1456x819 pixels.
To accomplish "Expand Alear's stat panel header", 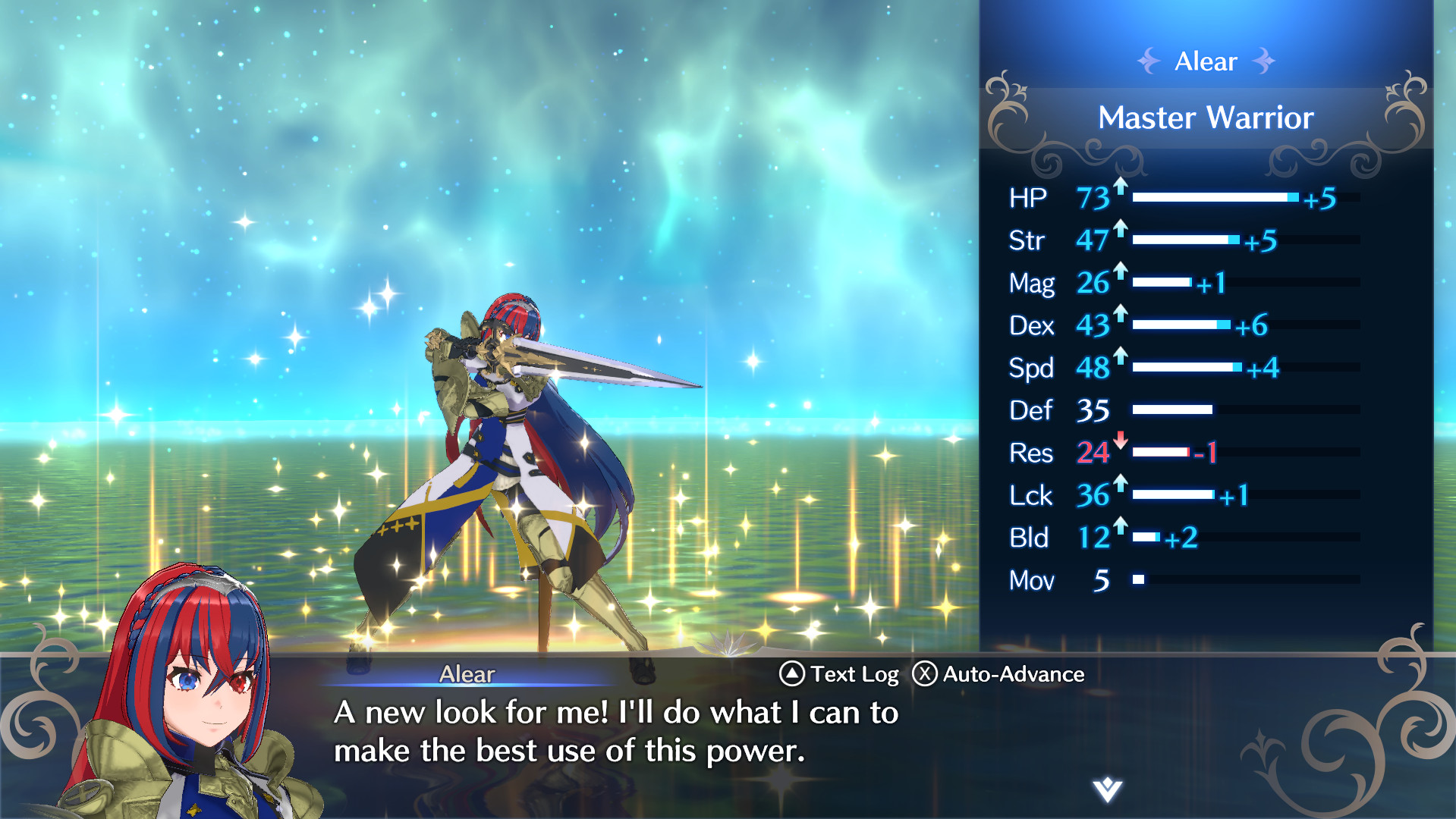I will click(1206, 61).
